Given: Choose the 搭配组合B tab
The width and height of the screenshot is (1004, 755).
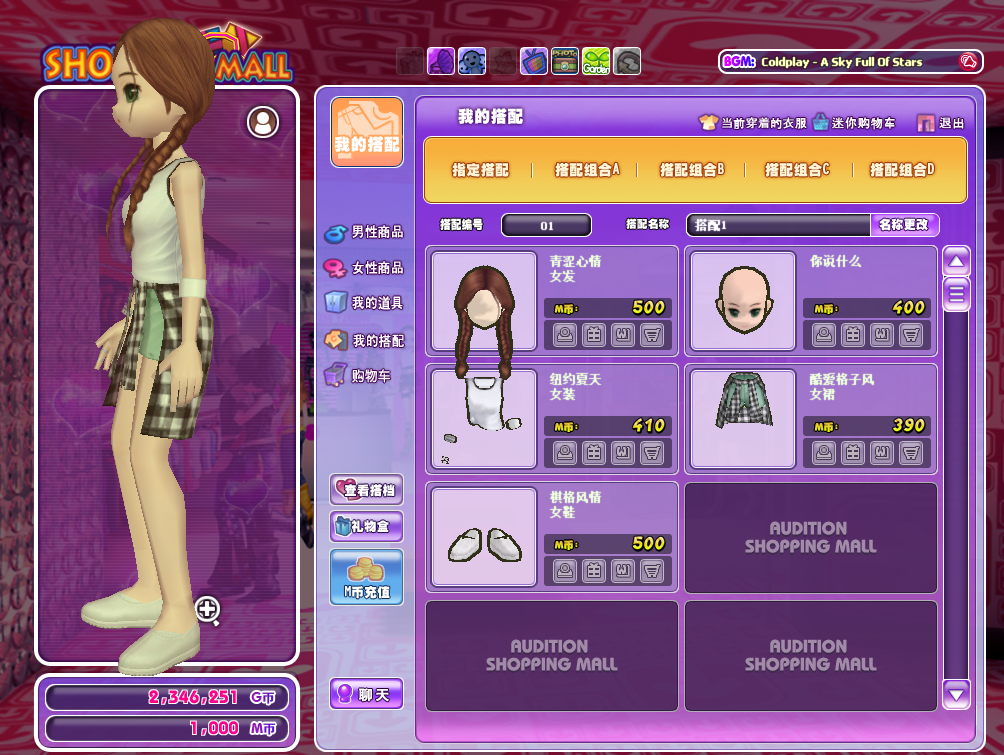Looking at the screenshot, I should coord(691,170).
